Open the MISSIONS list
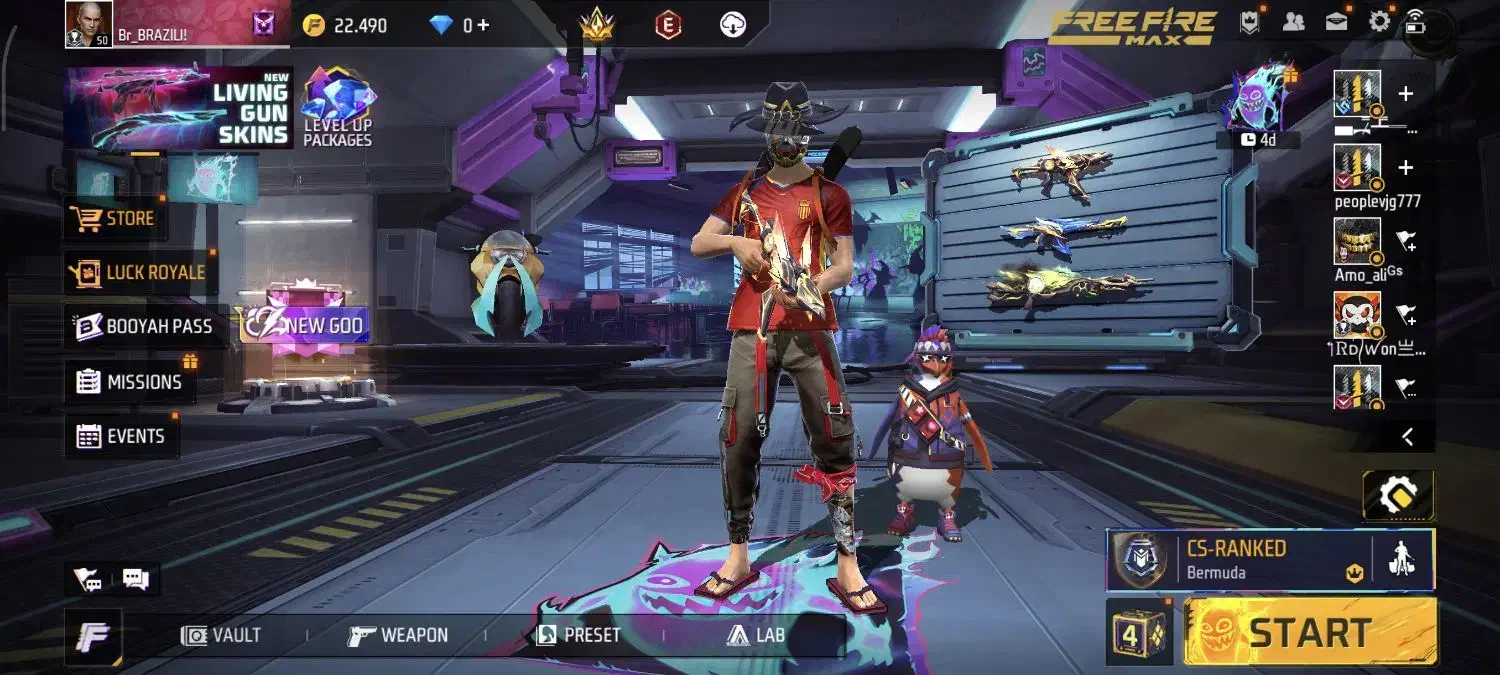 tap(130, 381)
